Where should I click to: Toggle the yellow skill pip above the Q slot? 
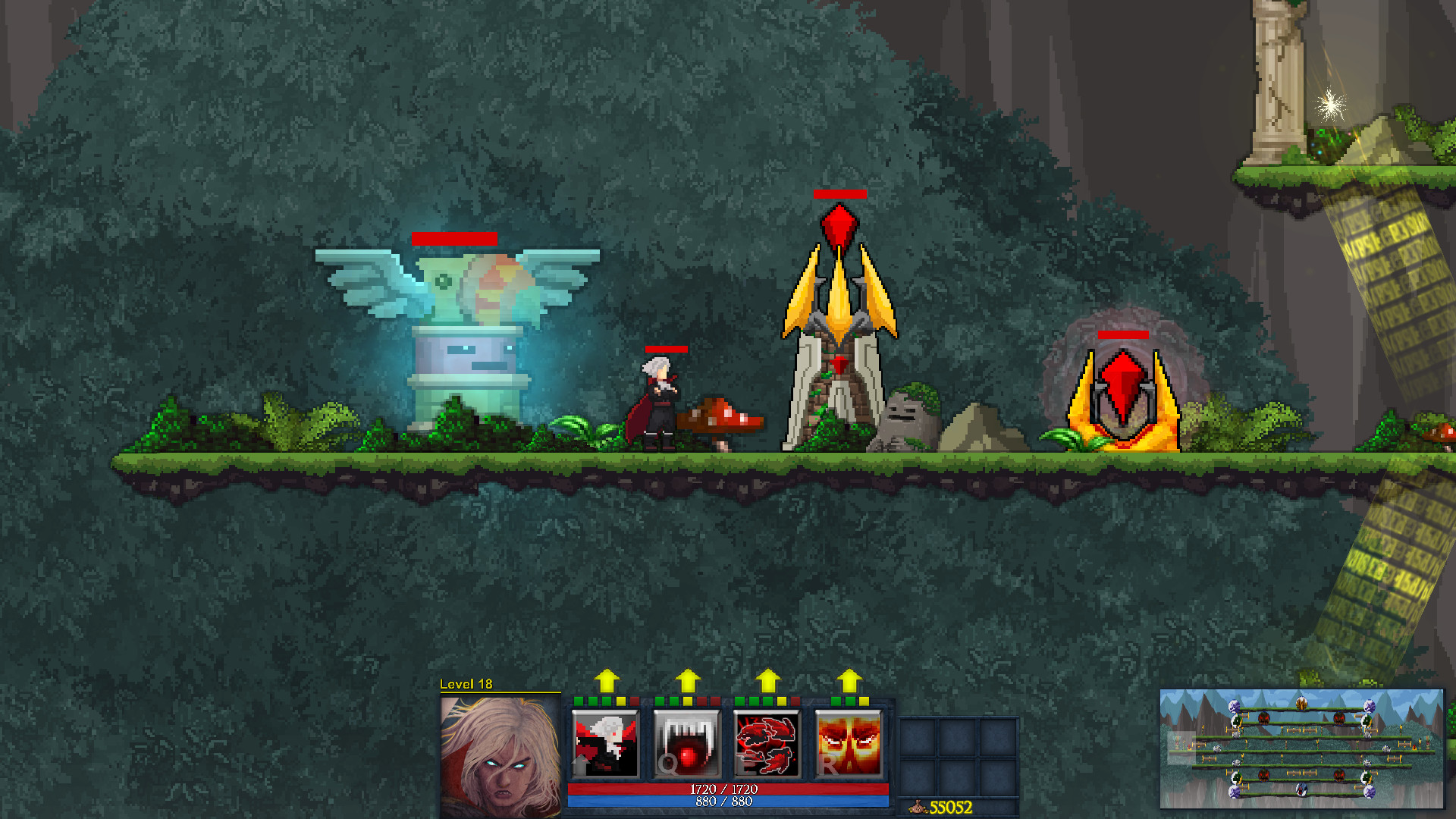(688, 701)
